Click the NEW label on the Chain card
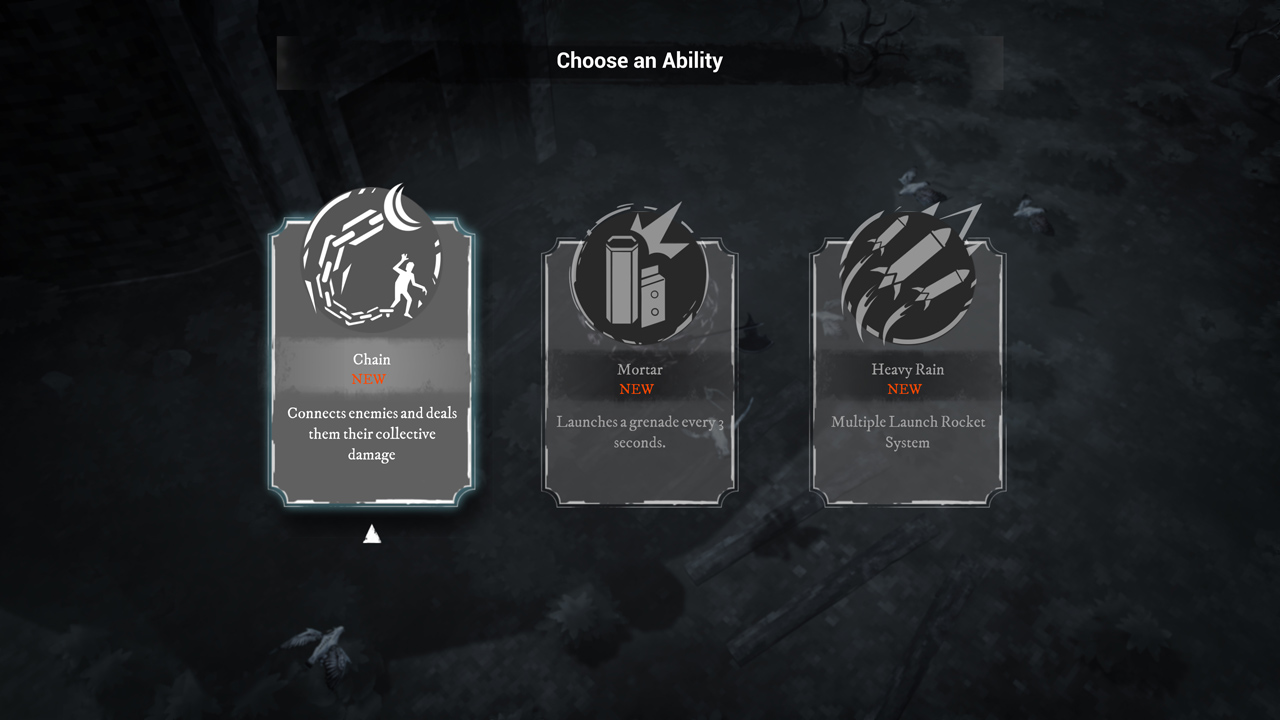Screen dimensions: 1280x720 [x=370, y=378]
